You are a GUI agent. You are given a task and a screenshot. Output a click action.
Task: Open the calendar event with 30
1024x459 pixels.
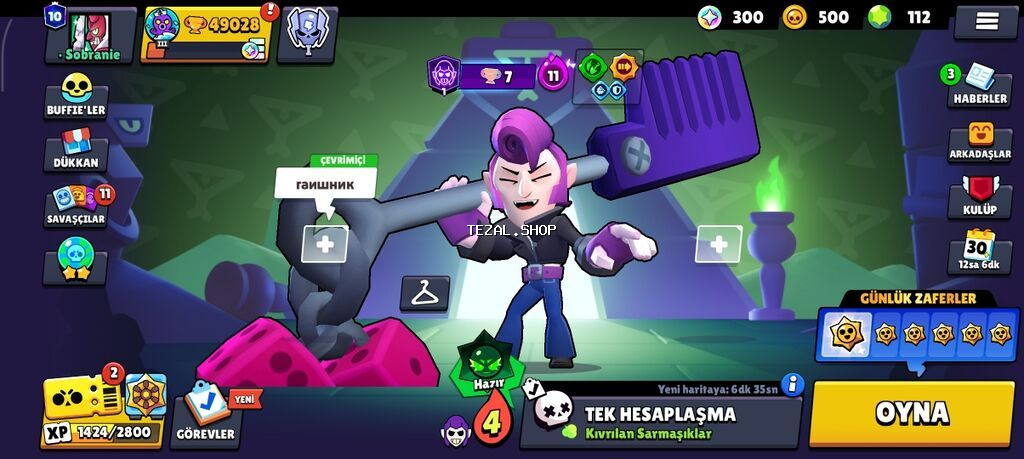pyautogui.click(x=979, y=252)
